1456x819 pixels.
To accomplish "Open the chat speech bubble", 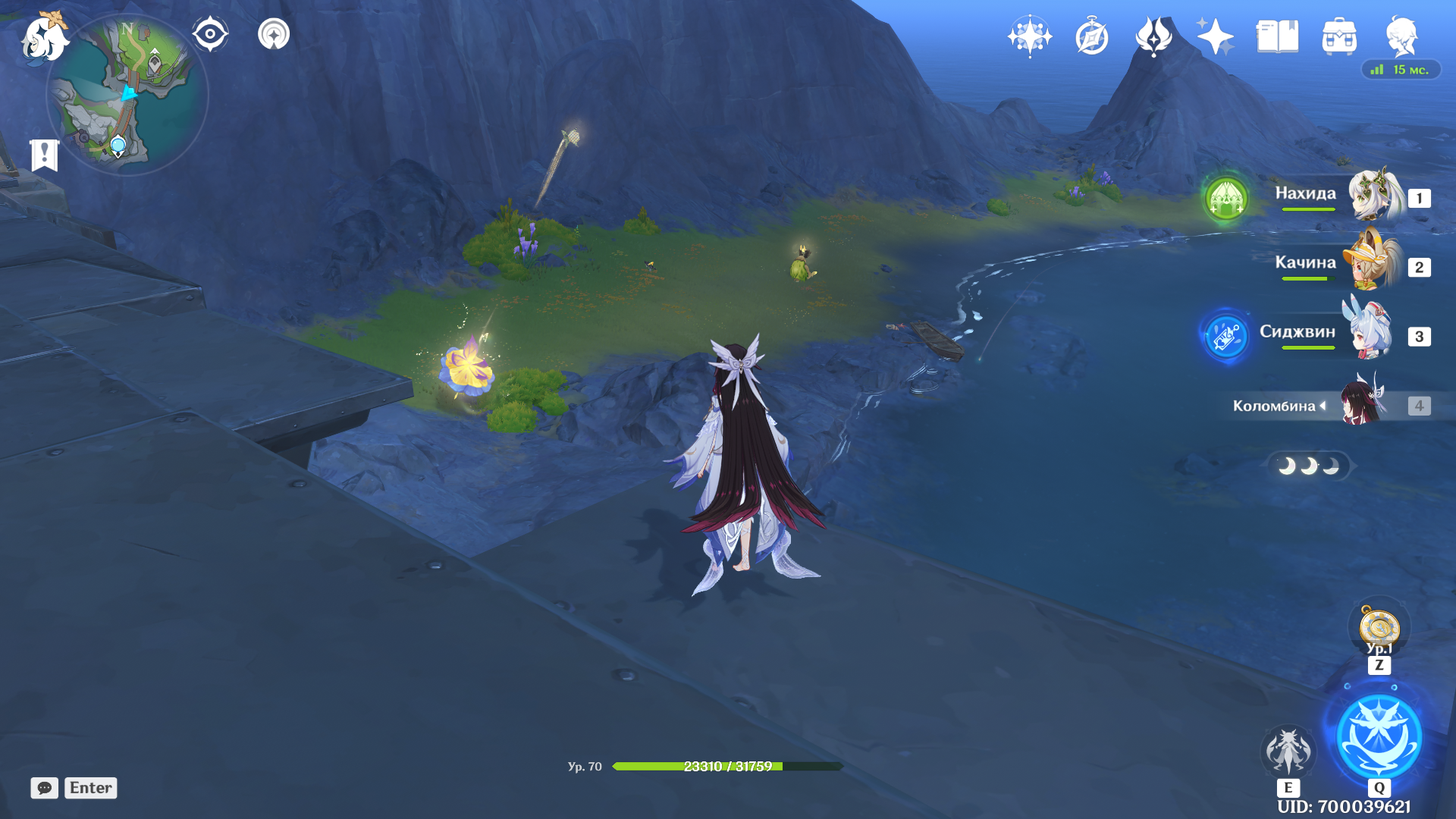I will [x=45, y=788].
